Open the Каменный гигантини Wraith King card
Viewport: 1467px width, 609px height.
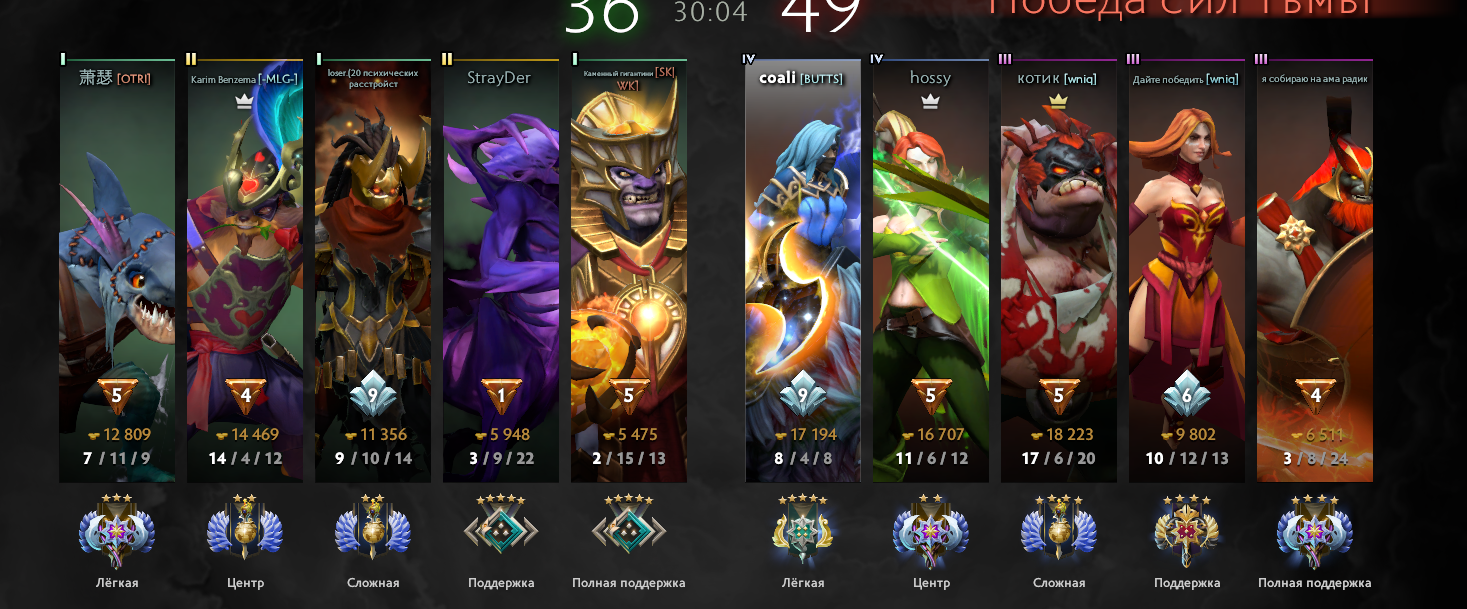pyautogui.click(x=629, y=270)
